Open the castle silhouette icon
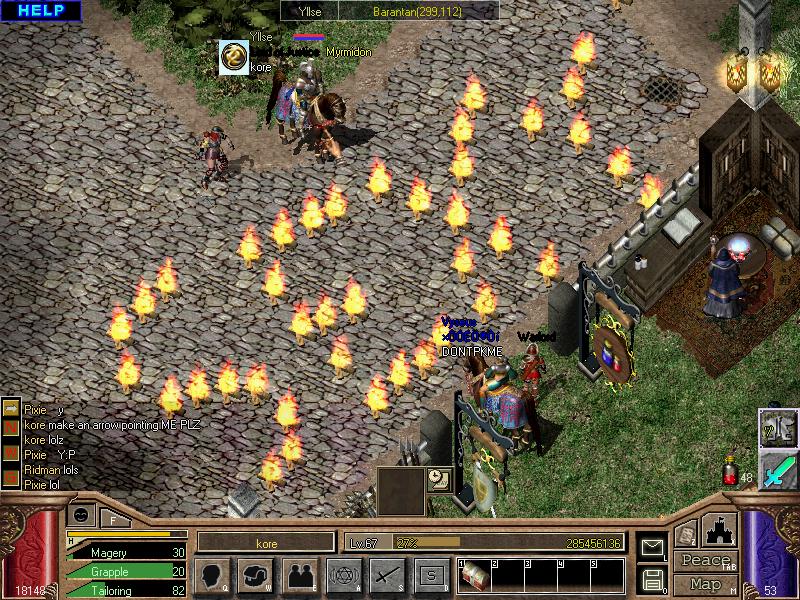This screenshot has width=800, height=600. pos(721,530)
